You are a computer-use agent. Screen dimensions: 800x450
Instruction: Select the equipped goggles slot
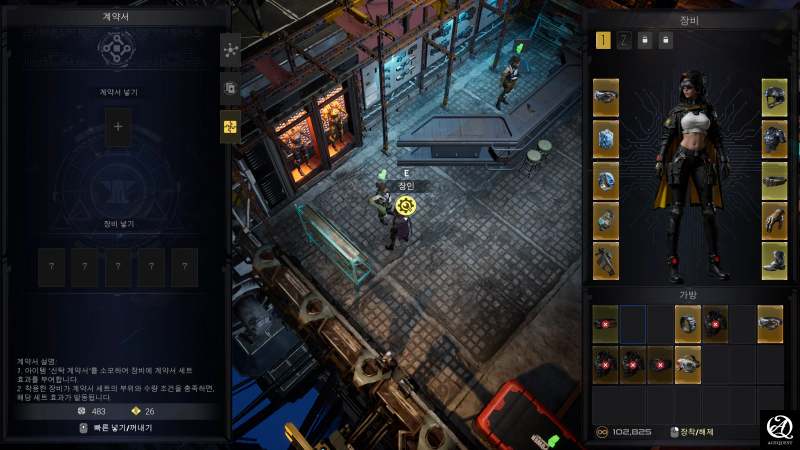[606, 97]
